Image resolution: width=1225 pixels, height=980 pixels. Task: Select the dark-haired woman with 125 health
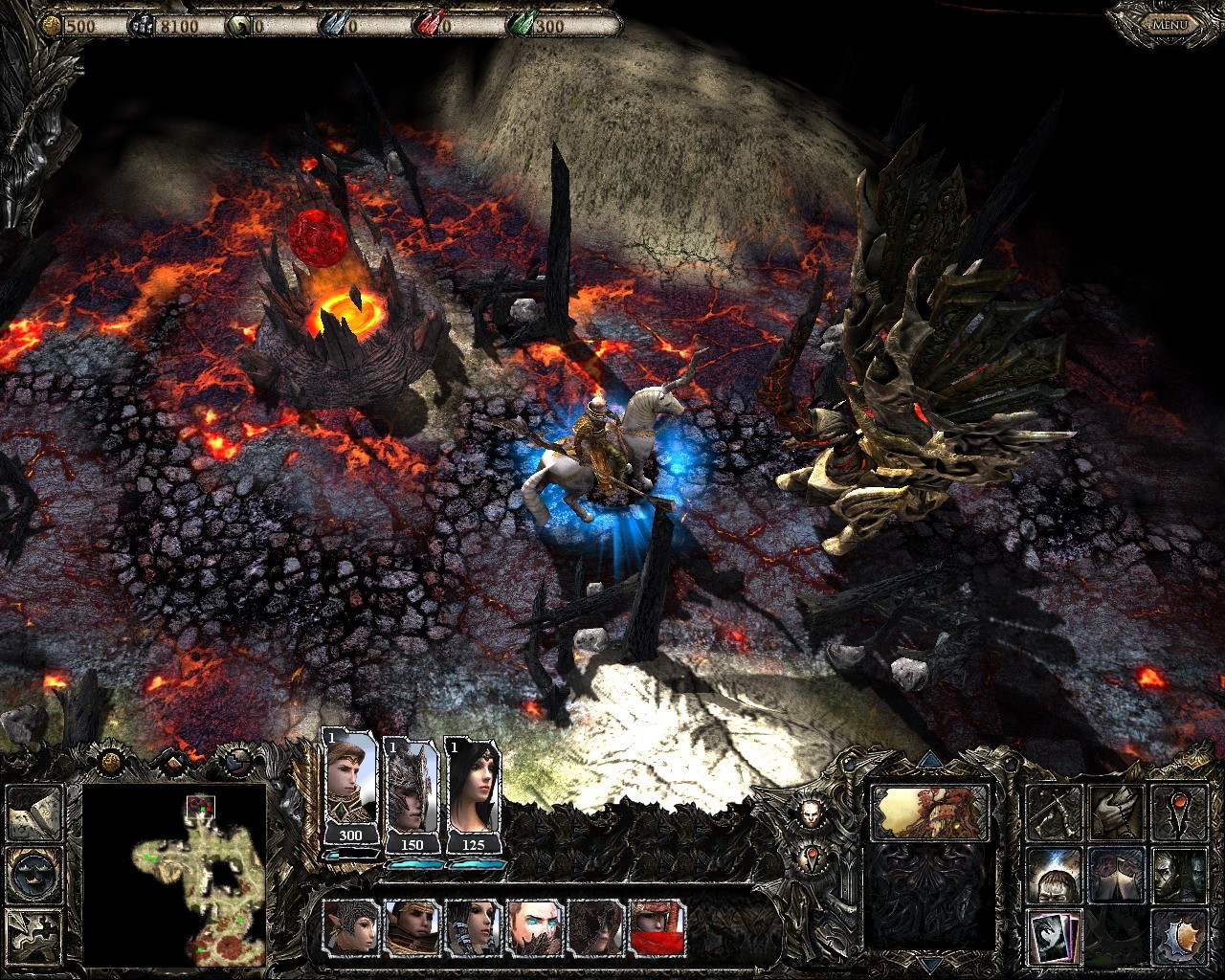click(472, 790)
